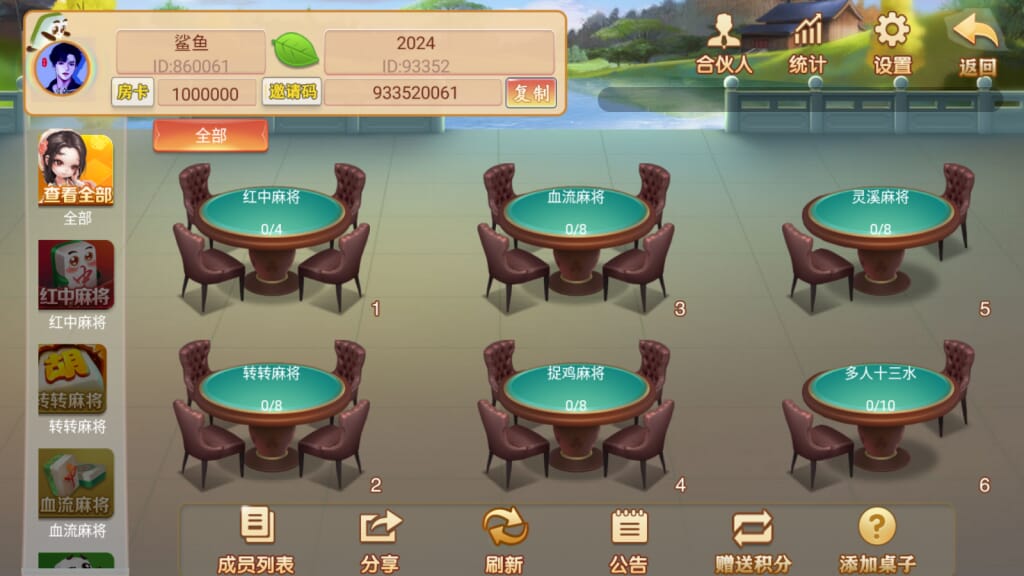This screenshot has width=1024, height=576.
Task: Add a table with 添加桌子
Action: (x=877, y=541)
